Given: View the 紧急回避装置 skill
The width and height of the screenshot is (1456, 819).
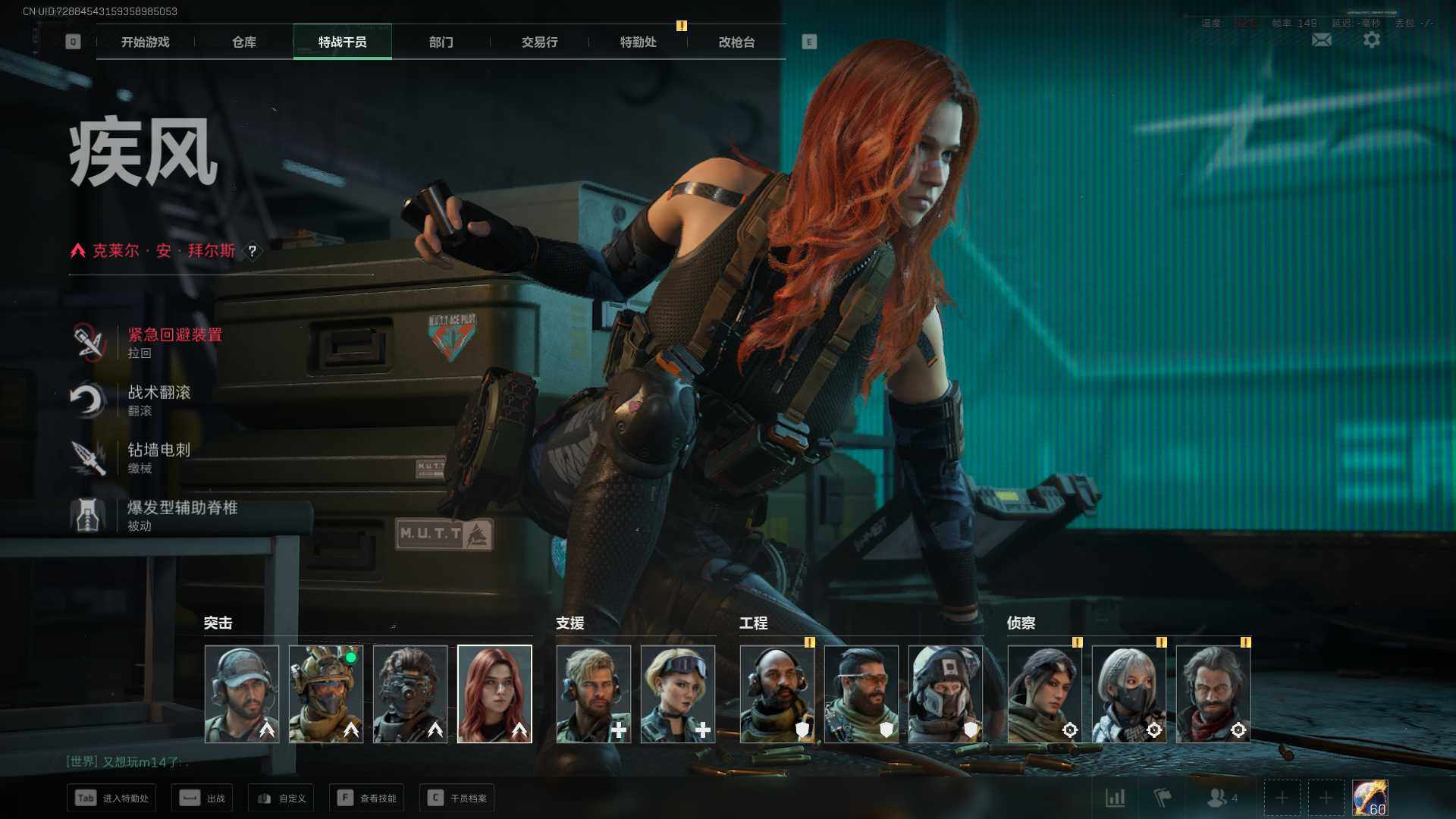Looking at the screenshot, I should click(174, 342).
